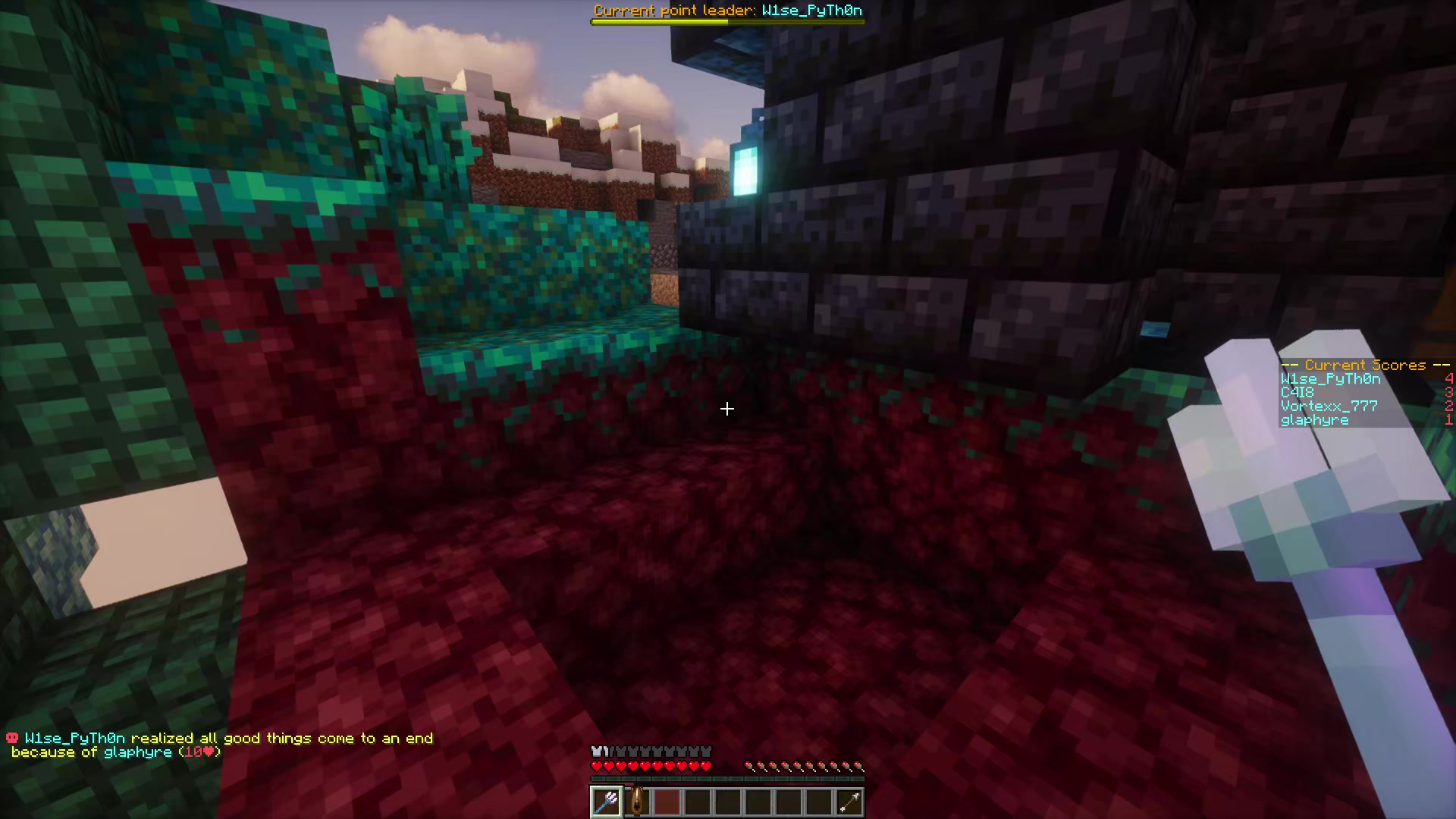Click the leftmost red heart icon
Viewport: 1456px width, 819px height.
(x=596, y=766)
